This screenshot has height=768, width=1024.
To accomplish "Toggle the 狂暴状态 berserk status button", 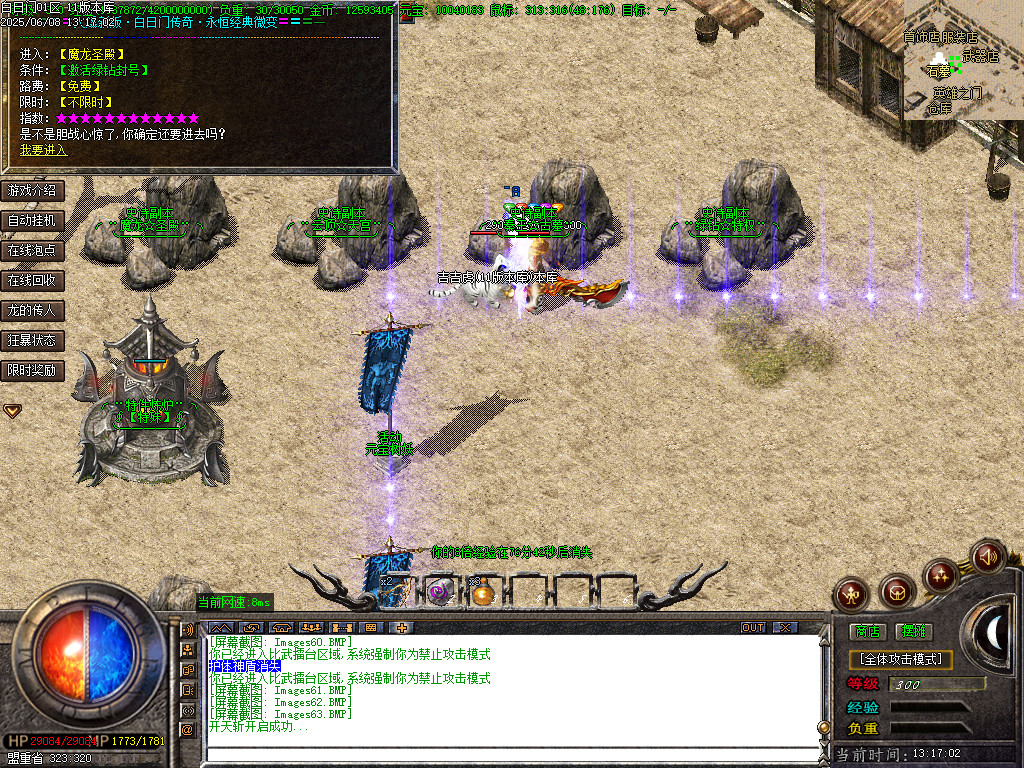I will [32, 340].
